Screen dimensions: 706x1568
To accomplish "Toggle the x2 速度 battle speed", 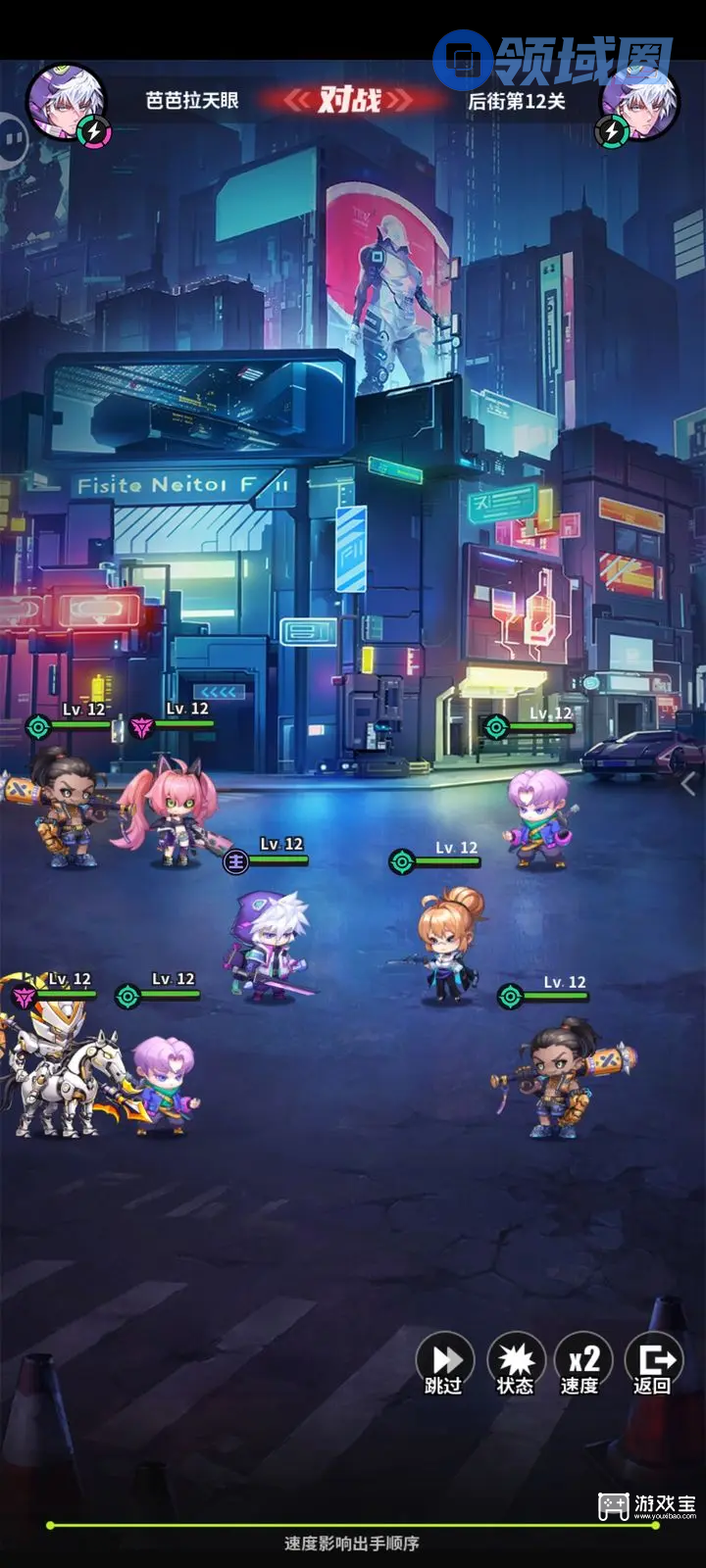I will point(583,1362).
